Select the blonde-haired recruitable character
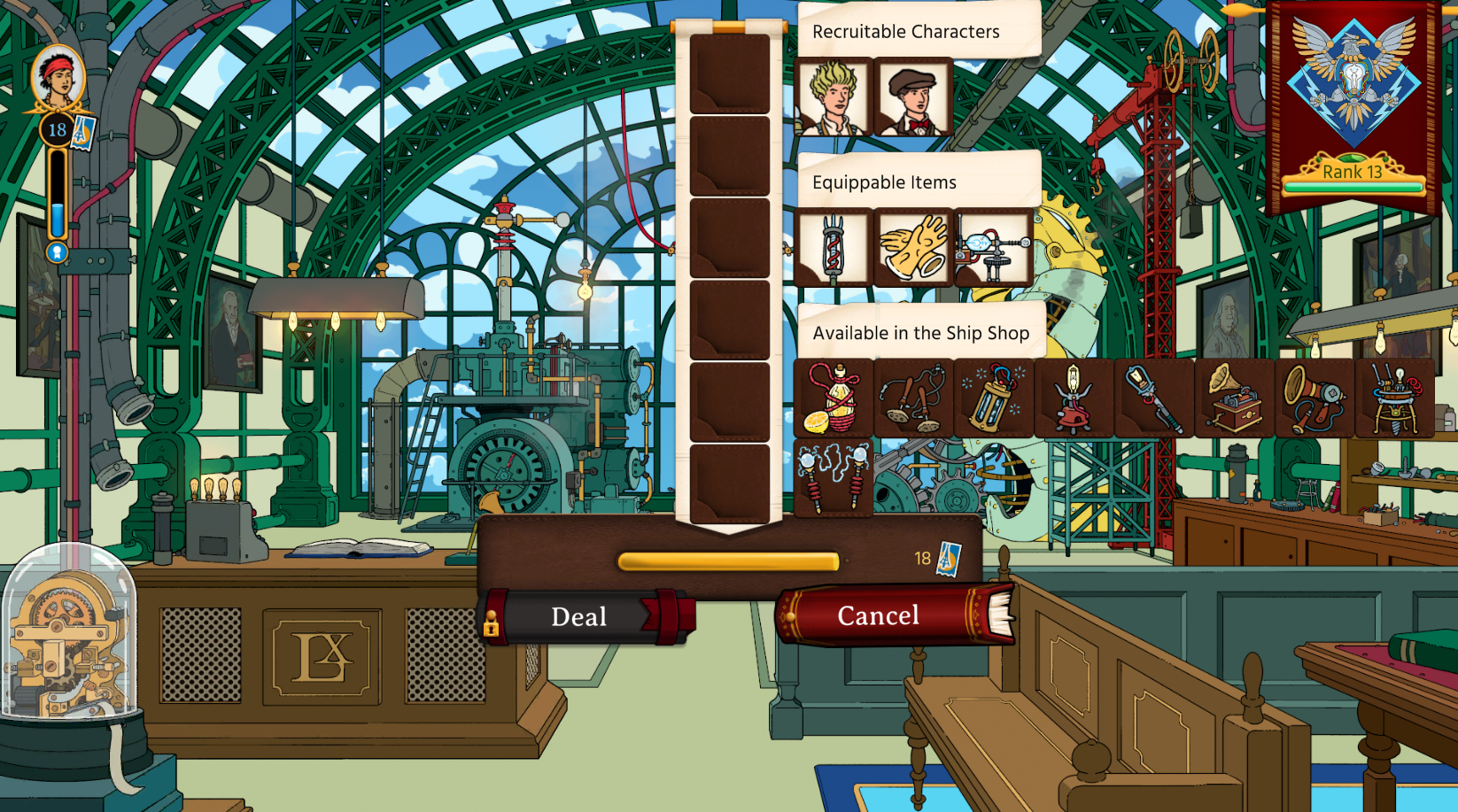This screenshot has height=812, width=1458. point(833,97)
